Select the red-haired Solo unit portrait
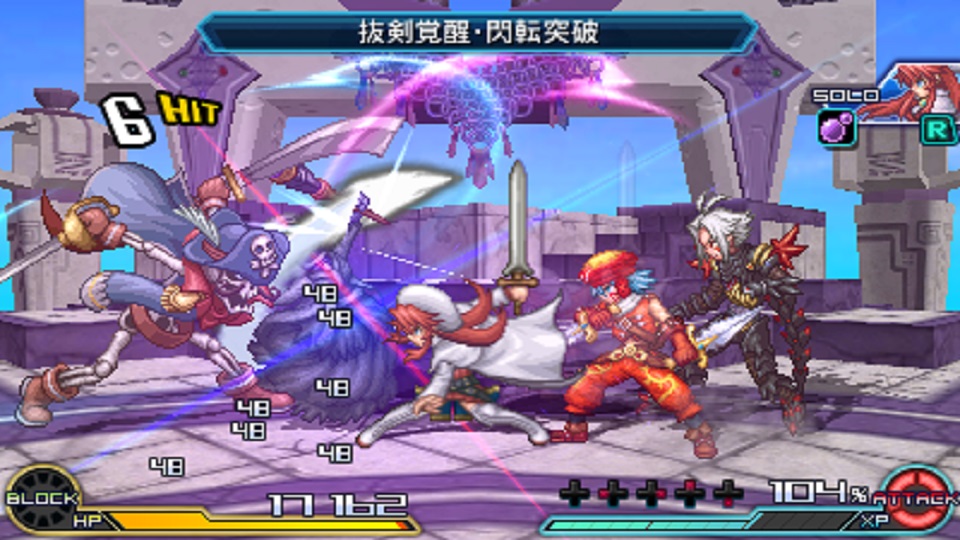The height and width of the screenshot is (540, 960). coord(905,93)
